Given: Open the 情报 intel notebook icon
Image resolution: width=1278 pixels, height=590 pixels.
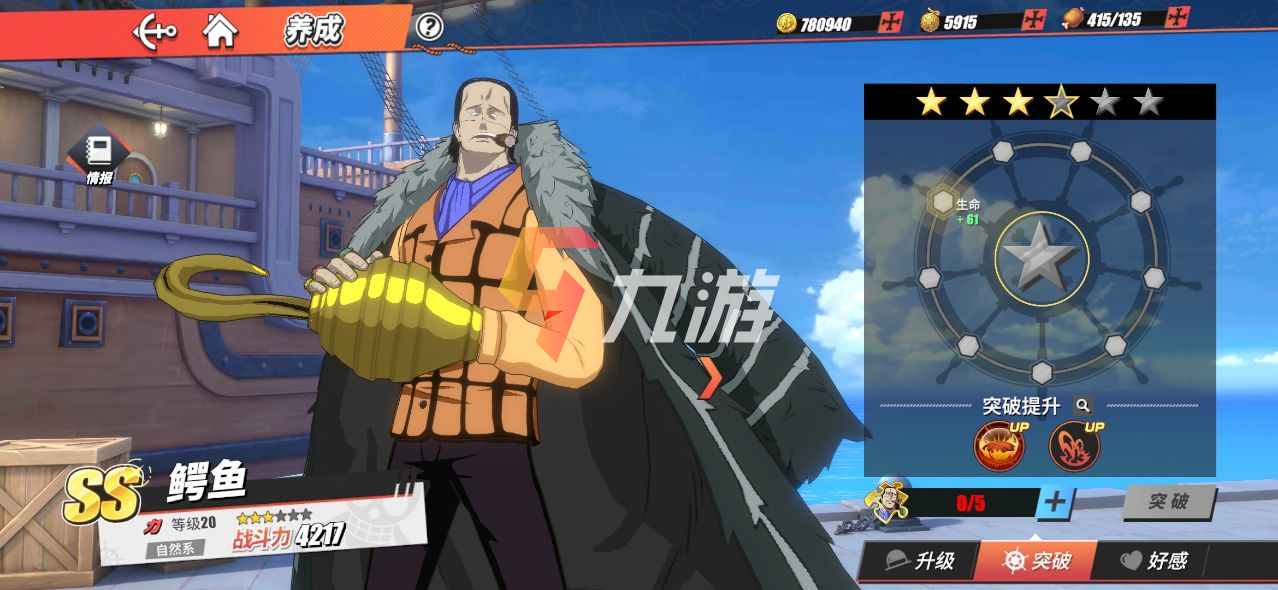Looking at the screenshot, I should (99, 155).
